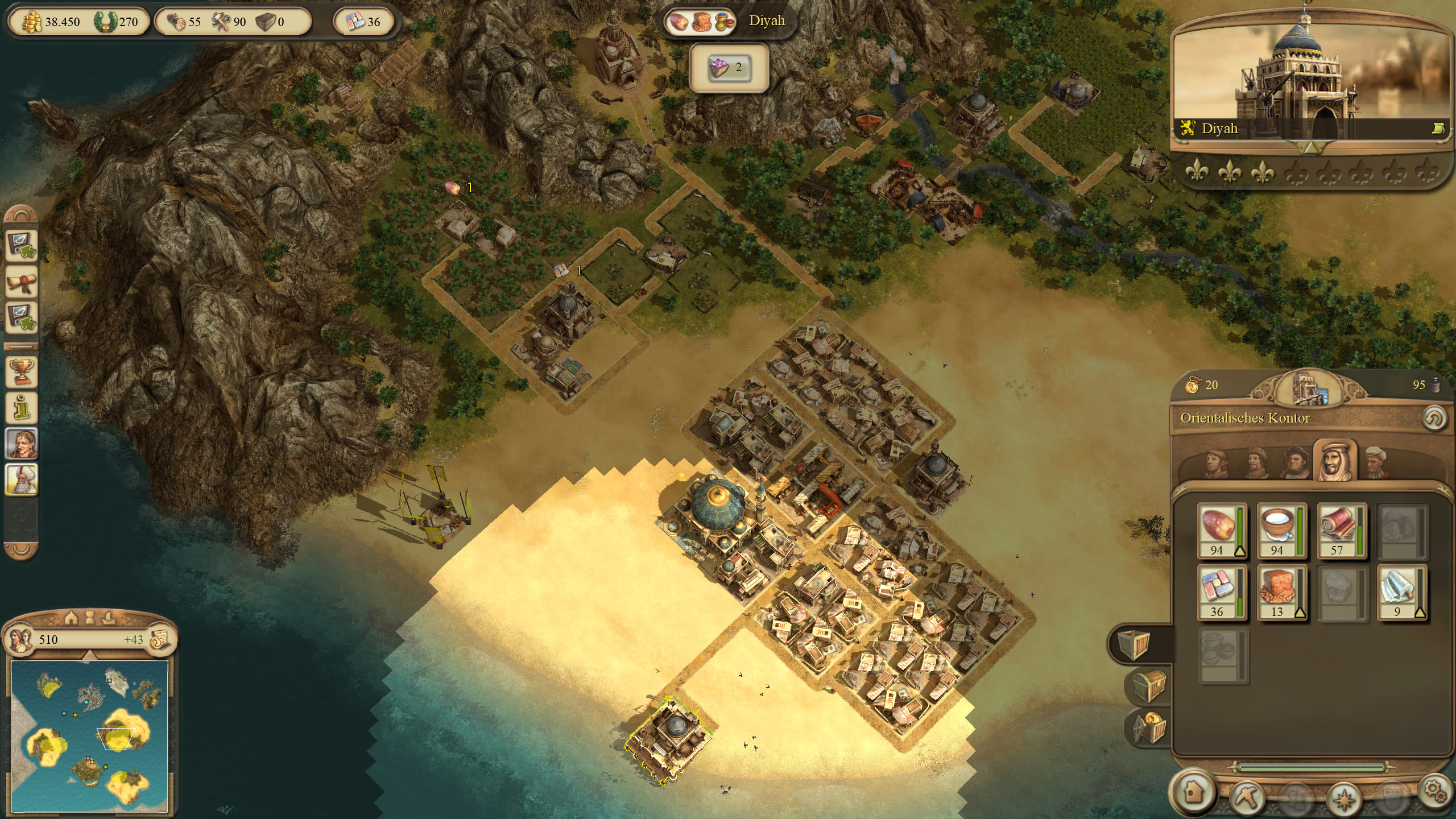
Task: Click on the minimap's sea chart
Action: 90,736
